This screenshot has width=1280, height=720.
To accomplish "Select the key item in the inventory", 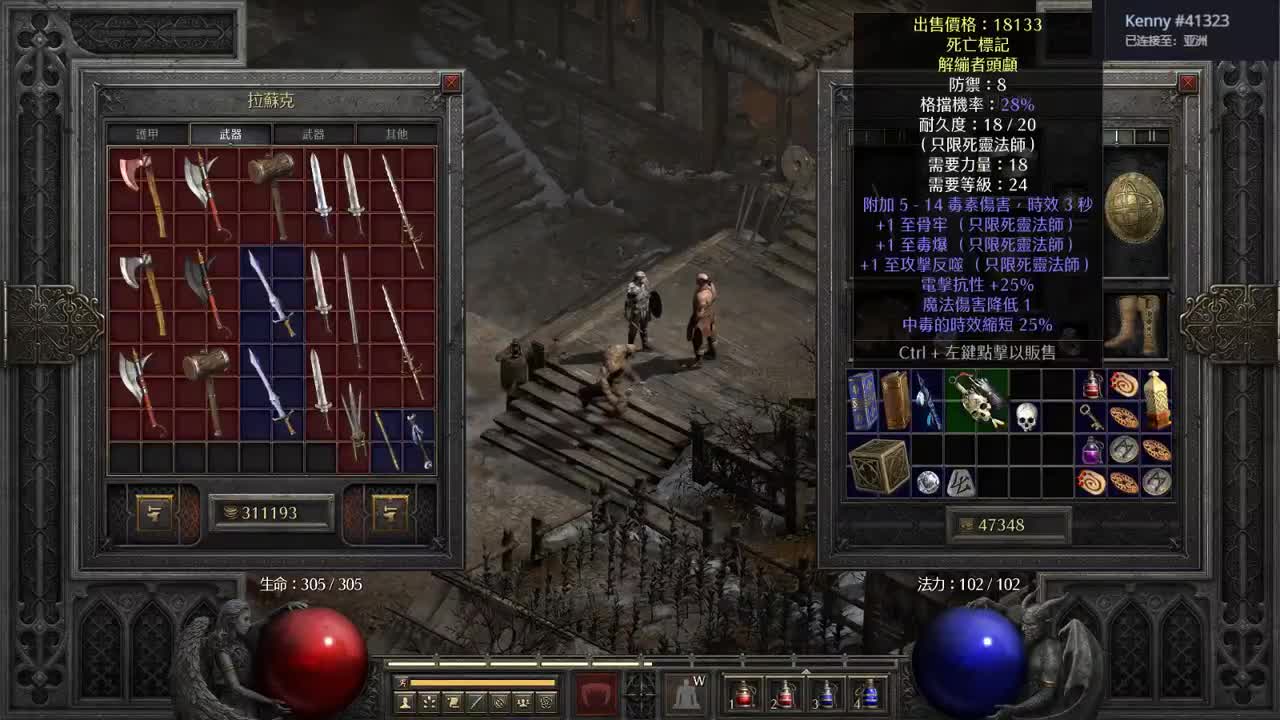I will [1090, 418].
